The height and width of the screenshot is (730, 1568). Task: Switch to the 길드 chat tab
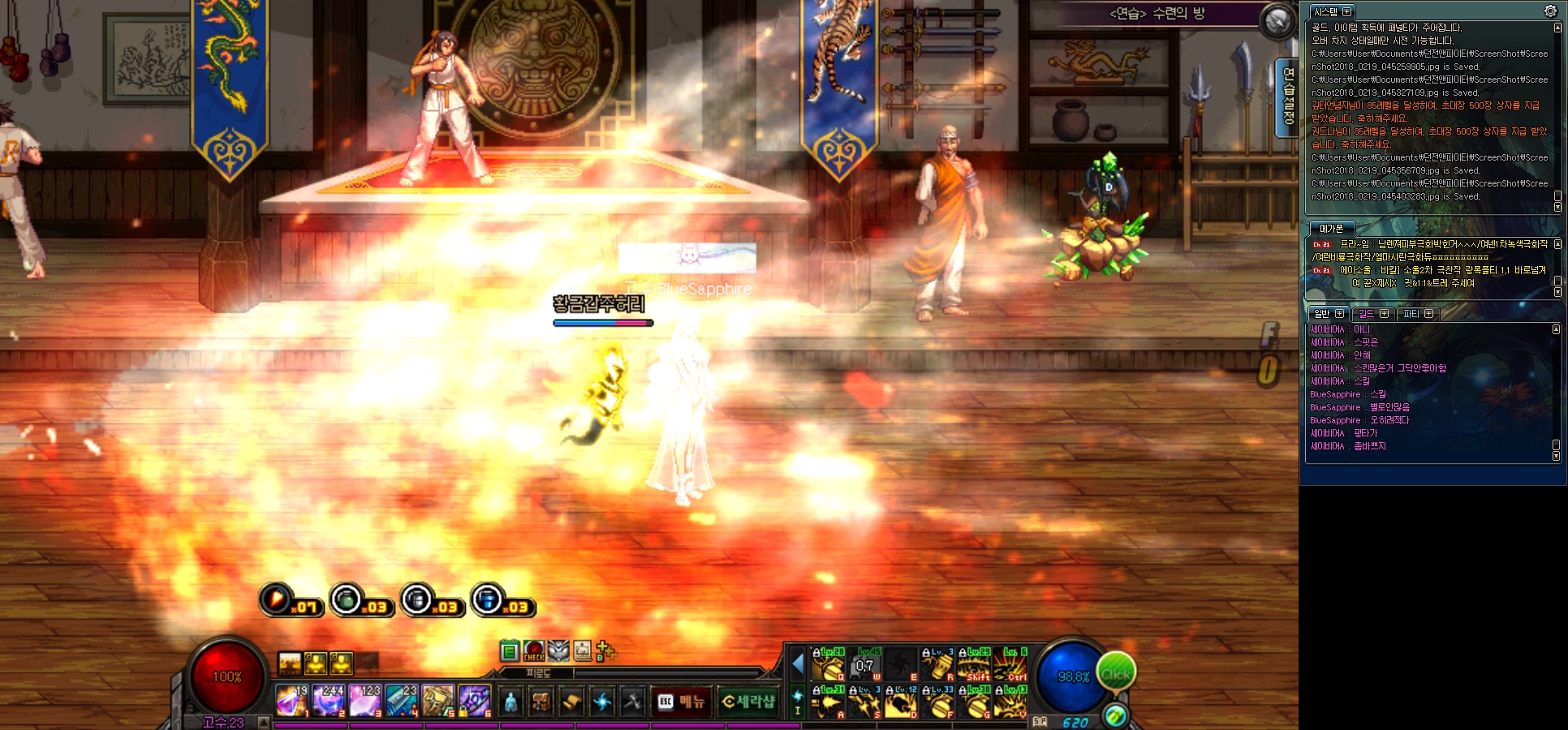1373,314
